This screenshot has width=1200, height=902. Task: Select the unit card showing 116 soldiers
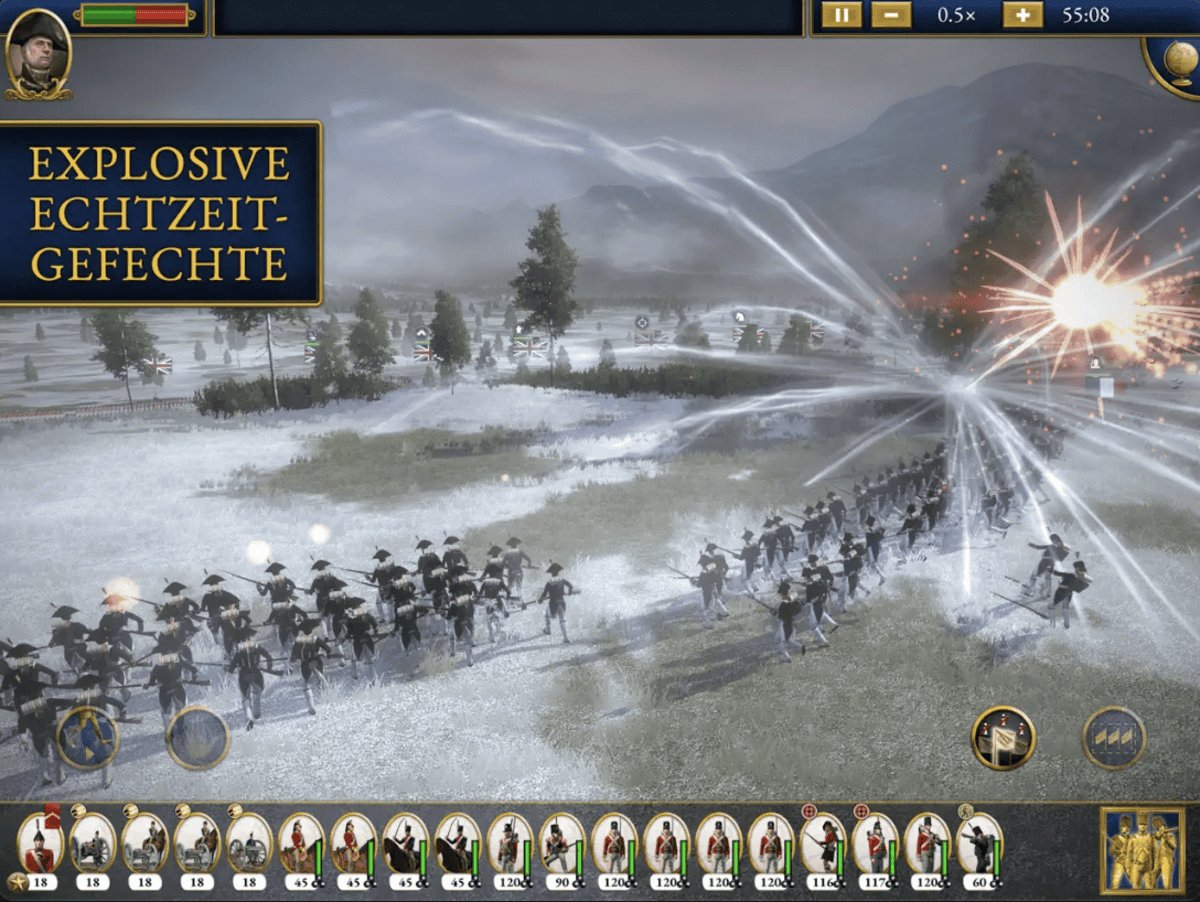pyautogui.click(x=822, y=846)
